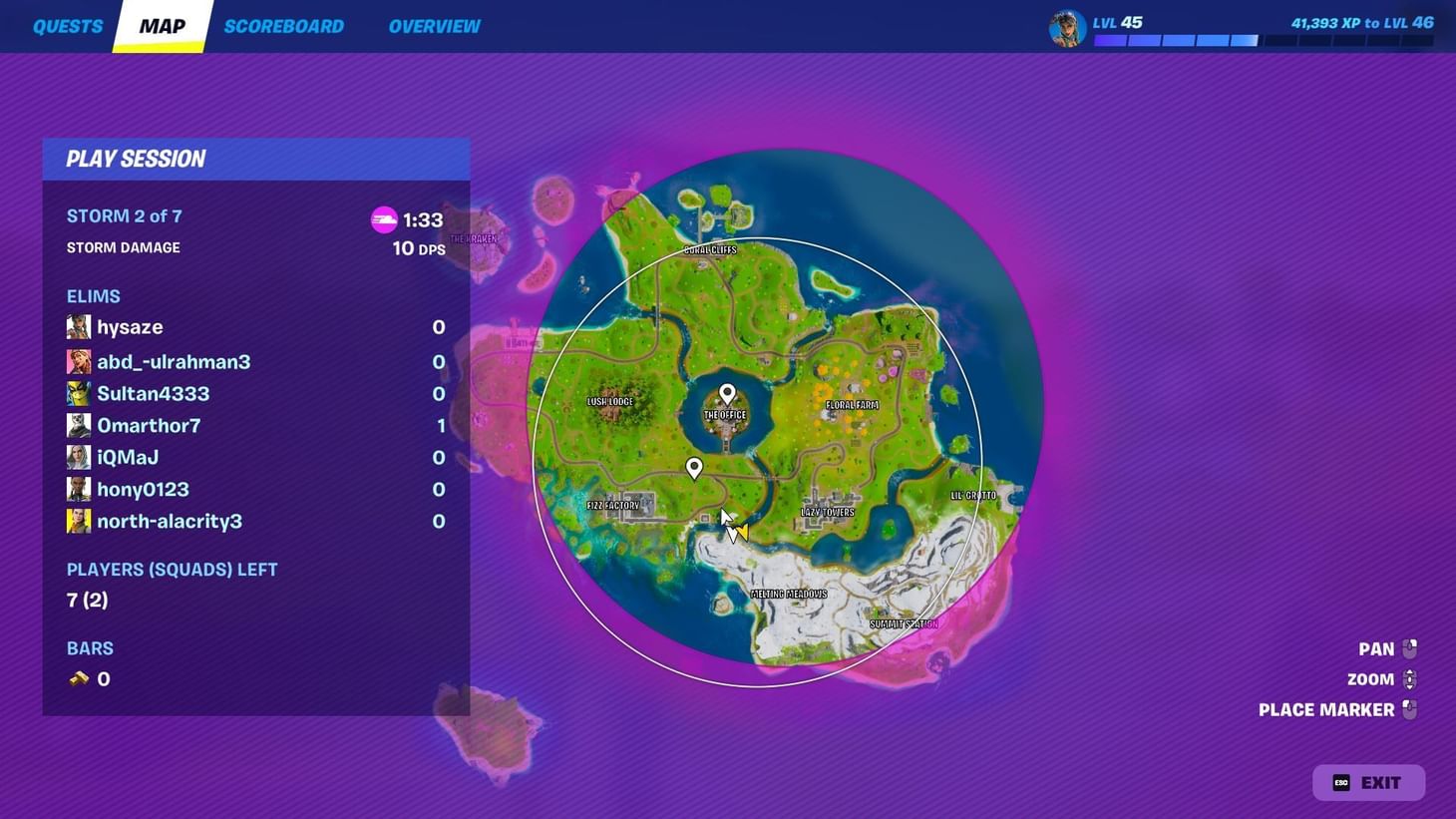The height and width of the screenshot is (819, 1456).
Task: Click the marker northeast of Fizz Factory
Action: tap(694, 467)
